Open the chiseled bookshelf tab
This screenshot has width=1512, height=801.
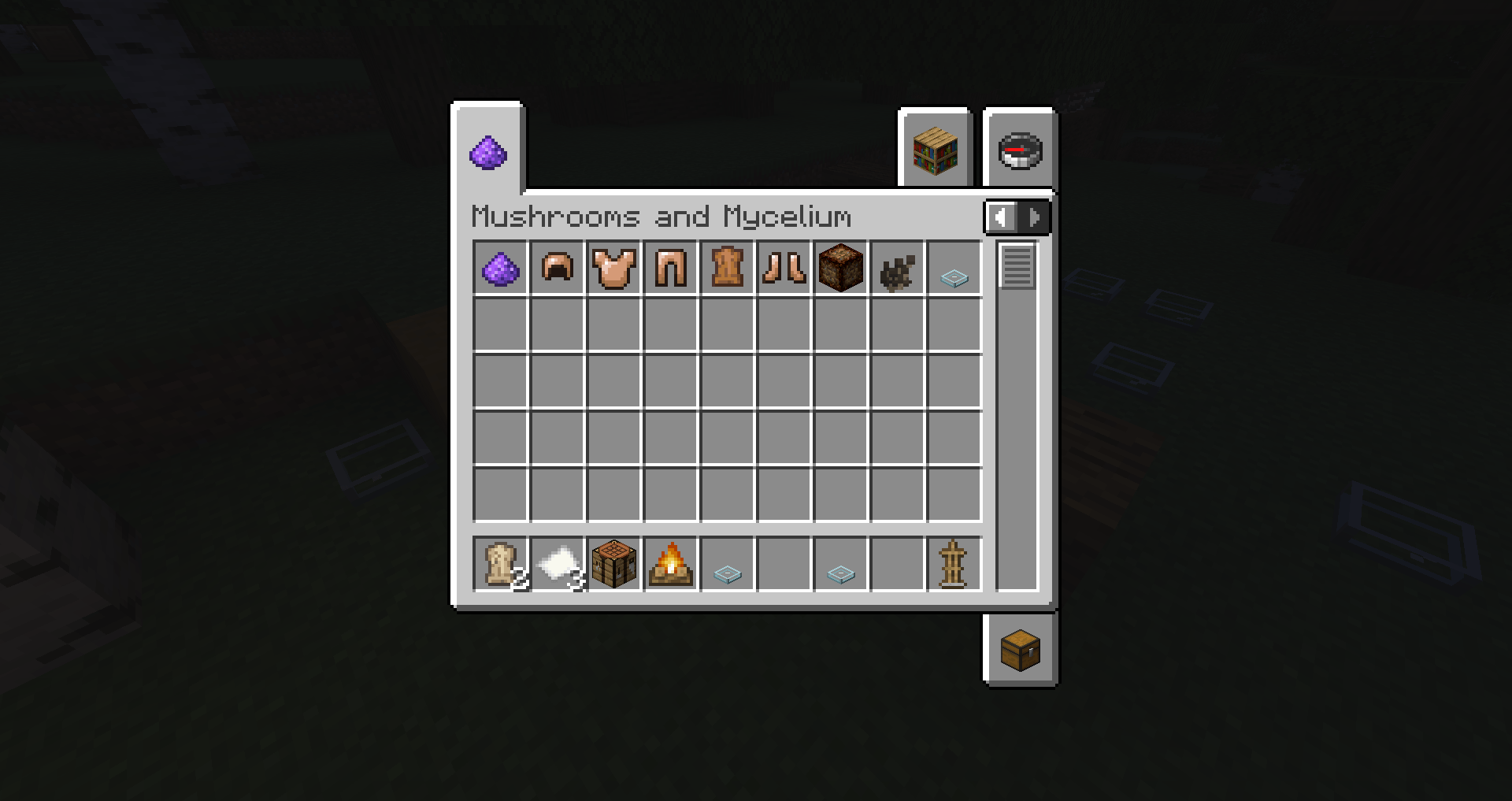point(936,151)
